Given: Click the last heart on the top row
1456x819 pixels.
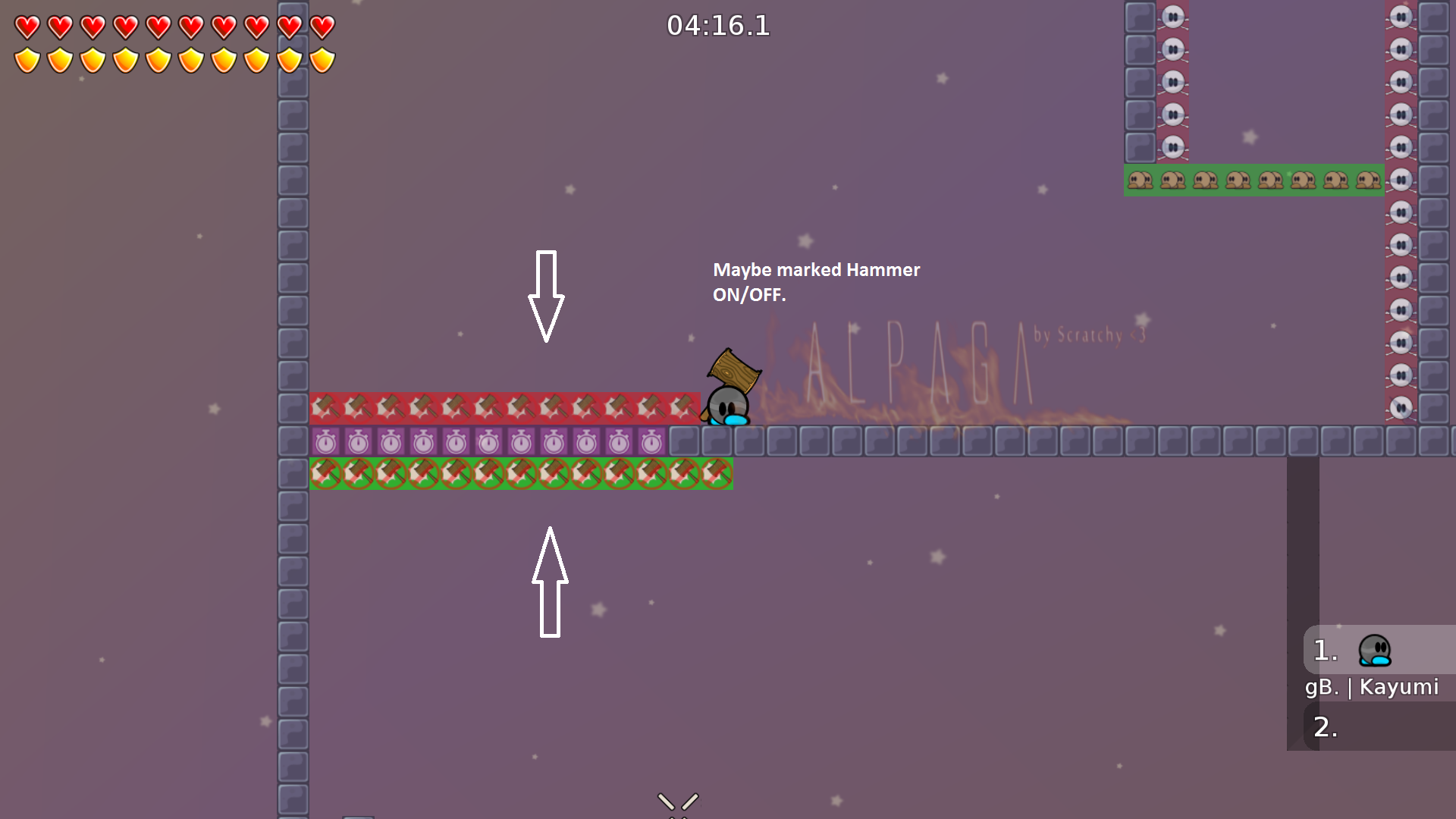Looking at the screenshot, I should pyautogui.click(x=322, y=27).
